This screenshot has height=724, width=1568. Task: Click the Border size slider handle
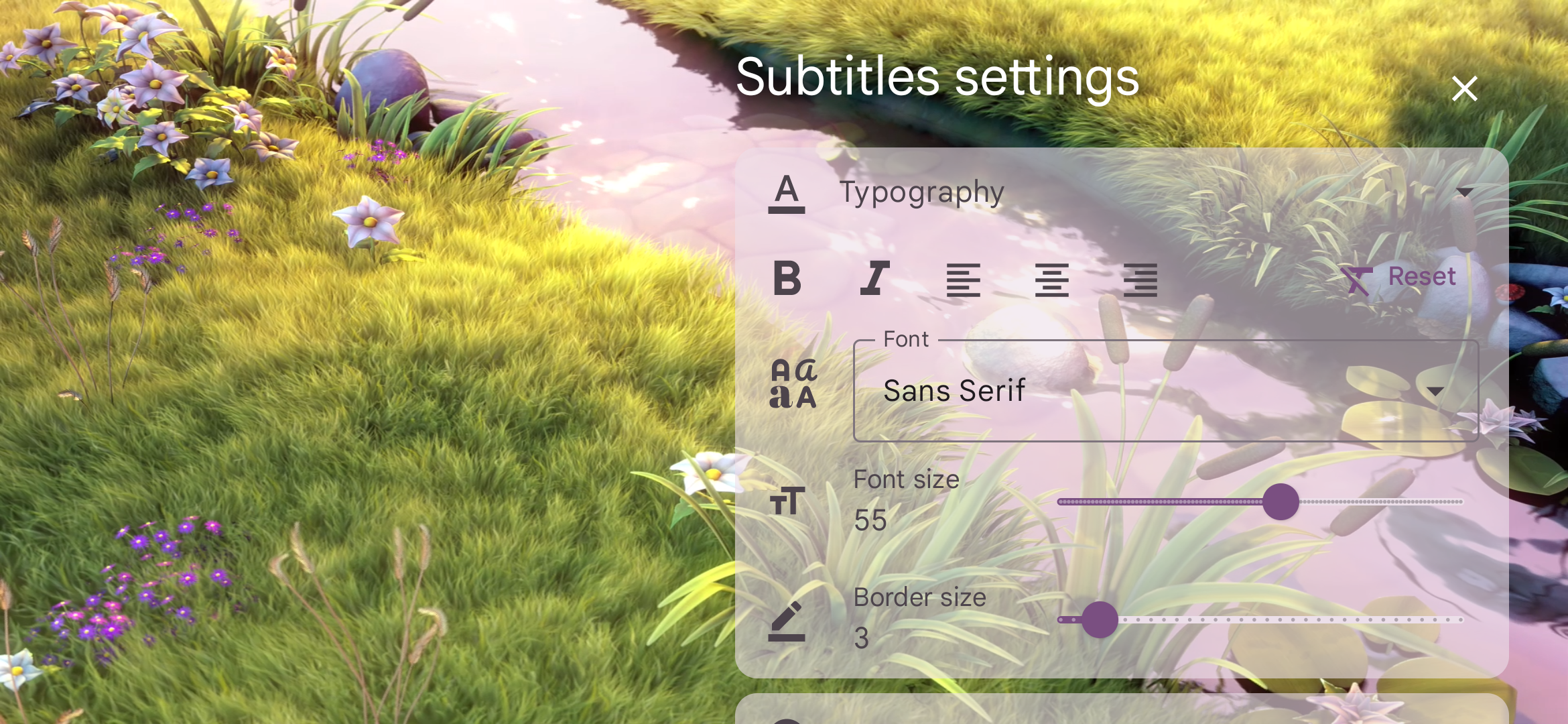tap(1100, 620)
